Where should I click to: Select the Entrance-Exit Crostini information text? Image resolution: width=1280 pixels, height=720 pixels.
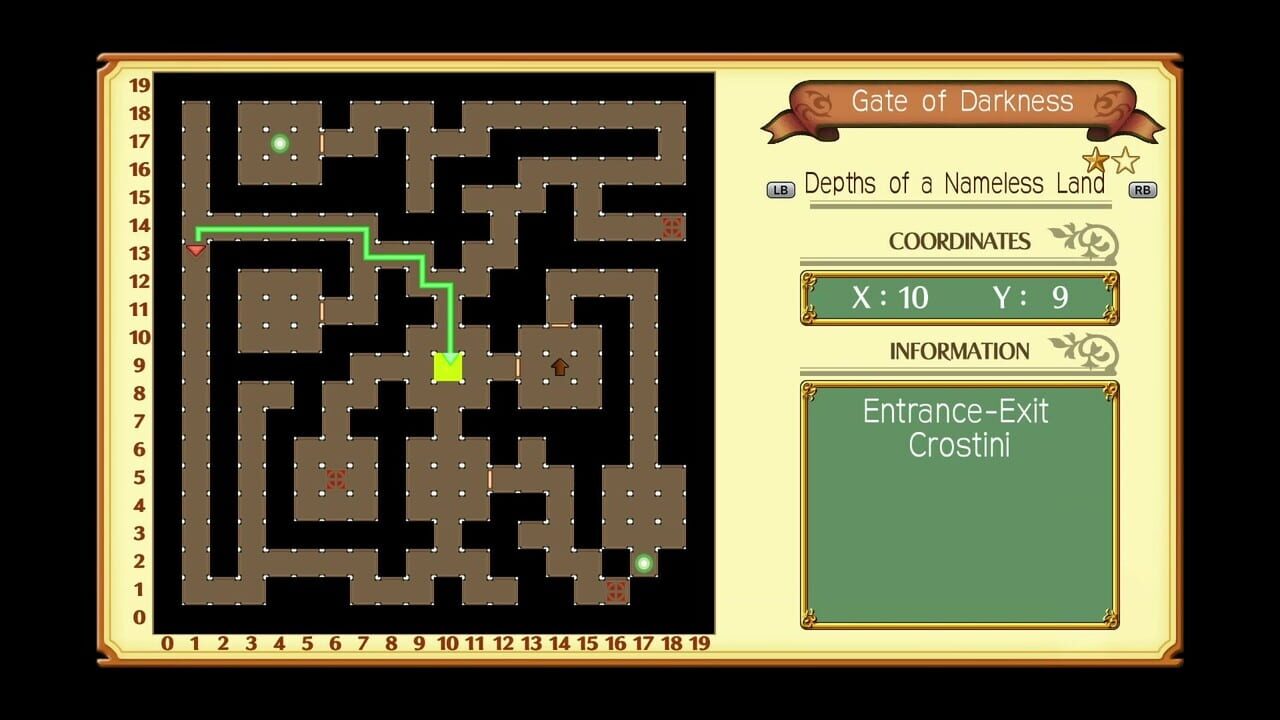(x=957, y=428)
